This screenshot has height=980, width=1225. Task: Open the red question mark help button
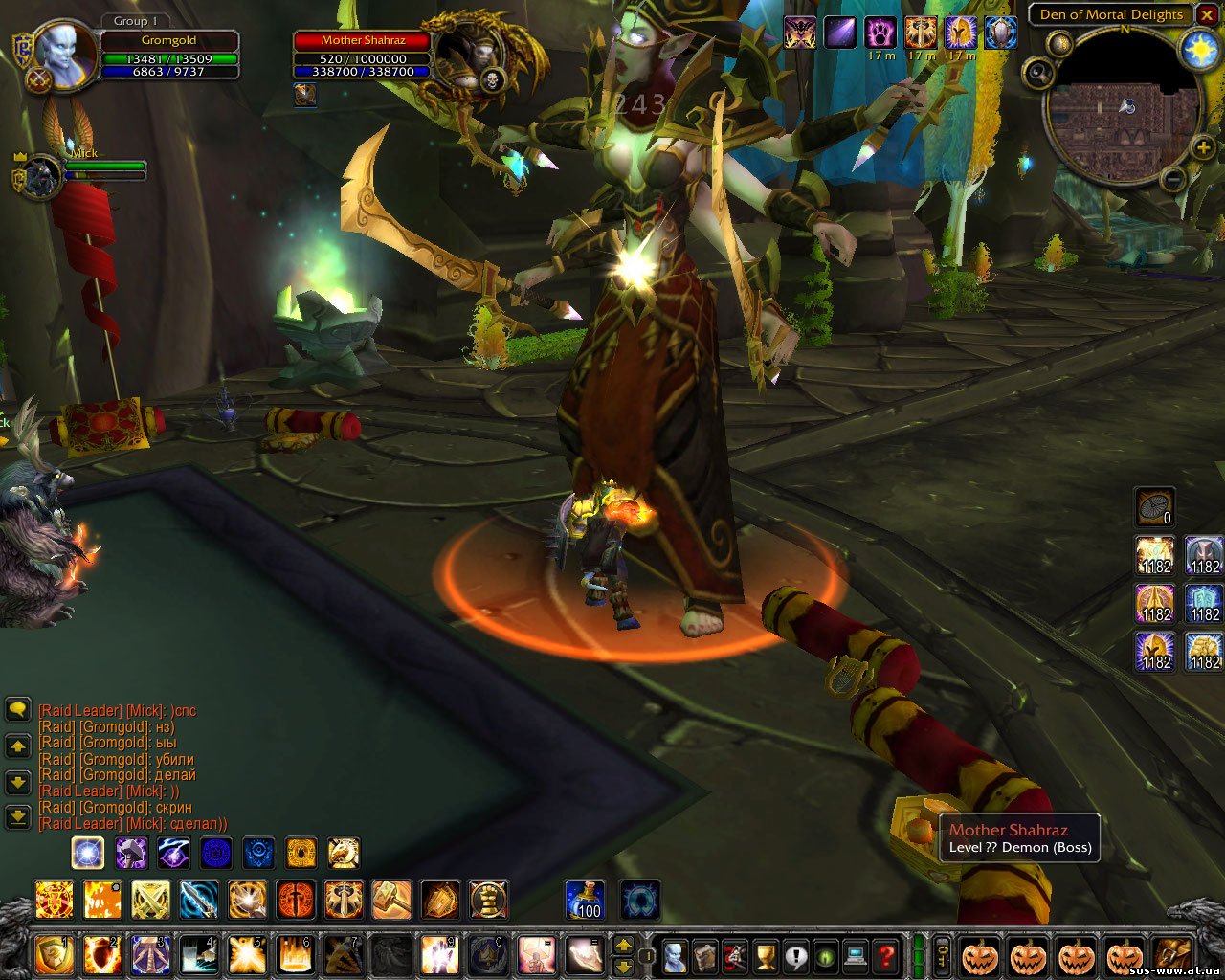pyautogui.click(x=886, y=954)
